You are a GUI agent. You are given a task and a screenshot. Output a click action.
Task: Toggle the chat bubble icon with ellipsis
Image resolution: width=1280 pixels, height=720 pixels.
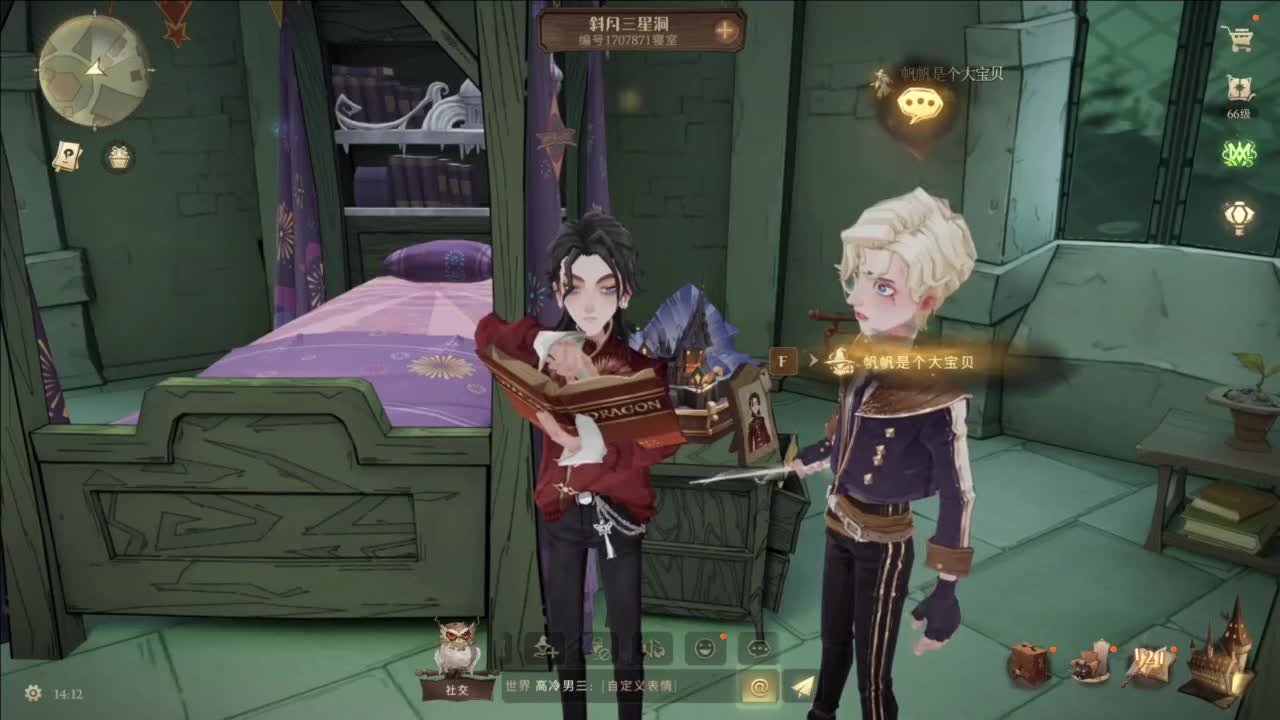point(757,648)
